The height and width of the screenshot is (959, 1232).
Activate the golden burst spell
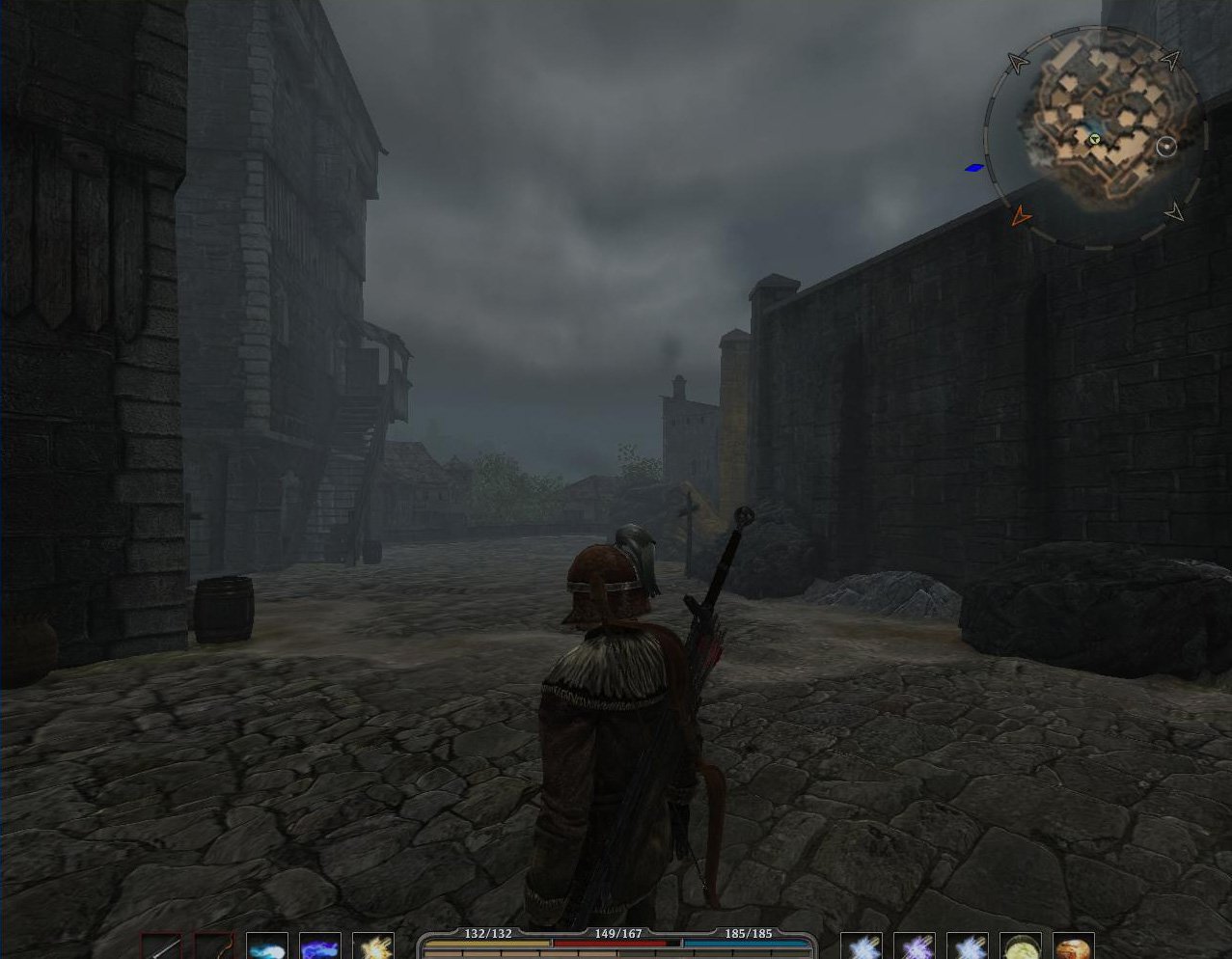[x=373, y=946]
